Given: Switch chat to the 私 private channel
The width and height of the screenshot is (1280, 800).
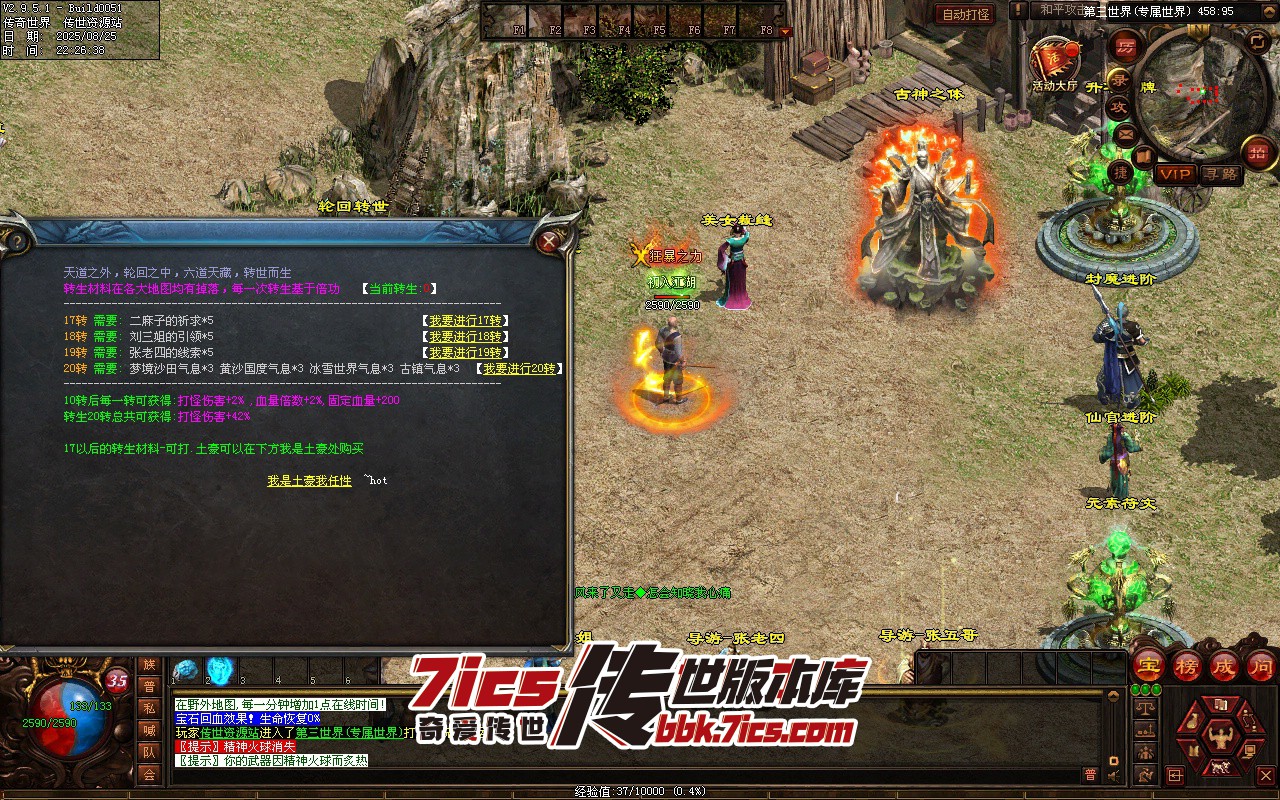Looking at the screenshot, I should click(149, 708).
